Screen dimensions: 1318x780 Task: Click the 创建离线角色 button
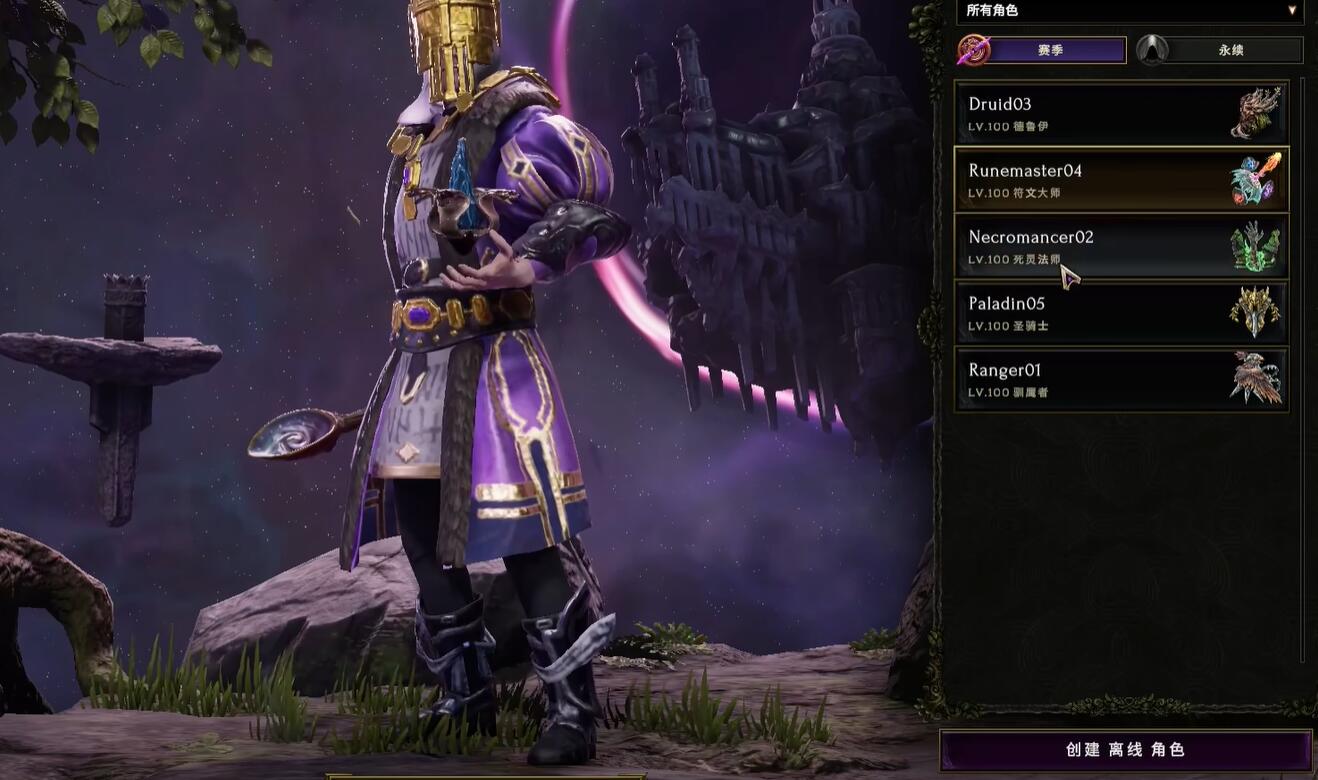pyautogui.click(x=1125, y=750)
